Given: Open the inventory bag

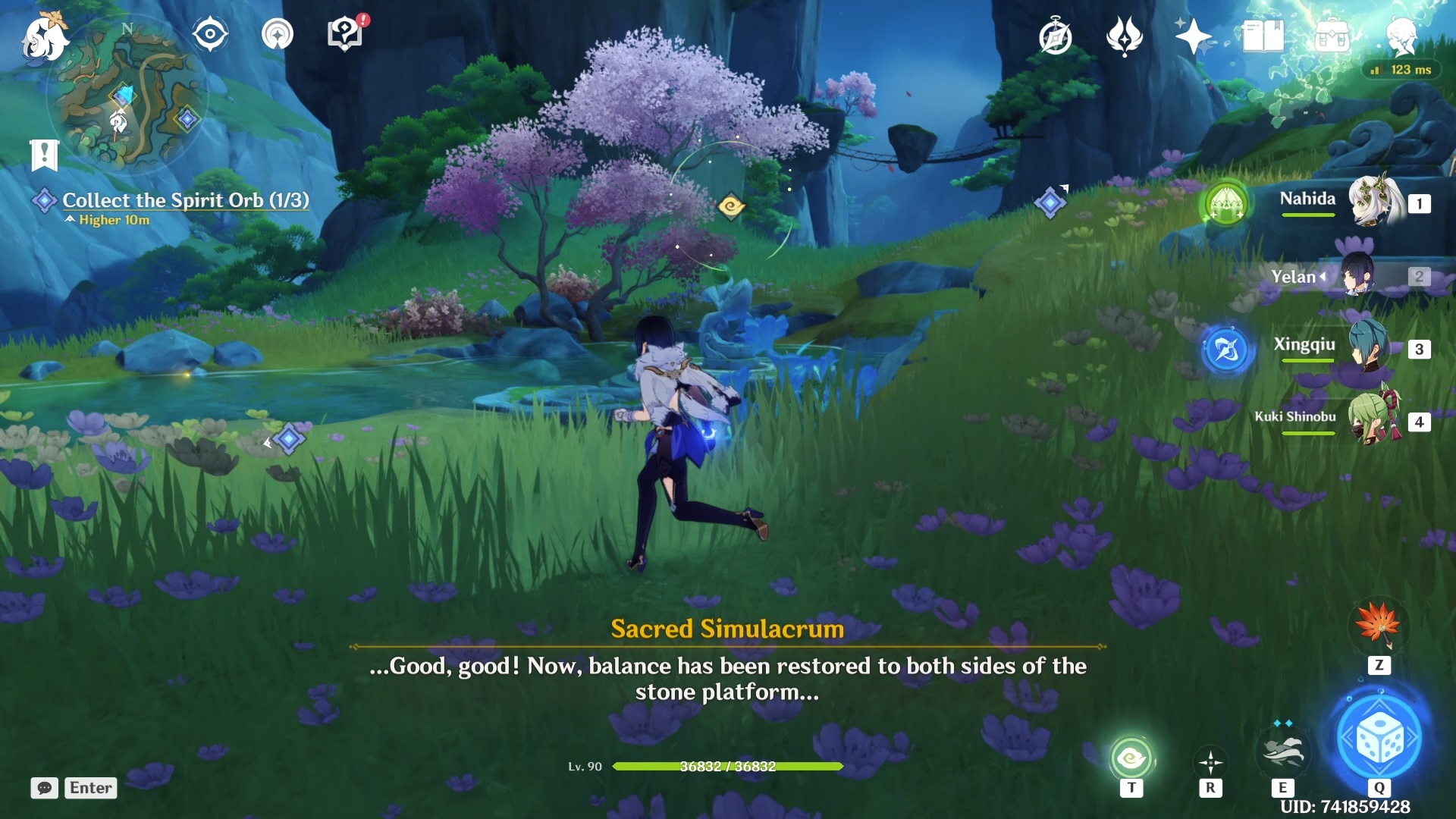Looking at the screenshot, I should tap(1333, 36).
